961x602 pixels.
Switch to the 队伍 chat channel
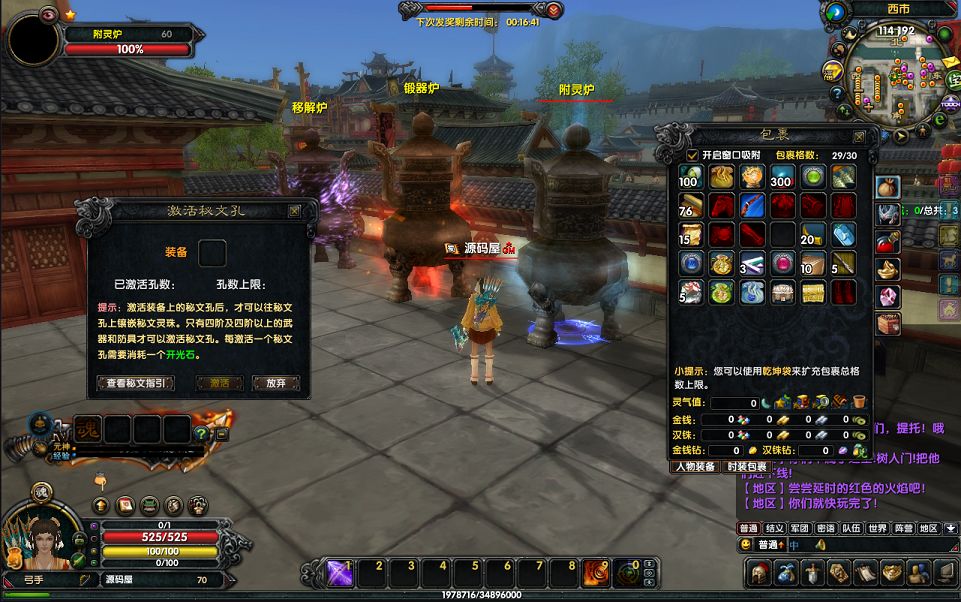(x=851, y=528)
